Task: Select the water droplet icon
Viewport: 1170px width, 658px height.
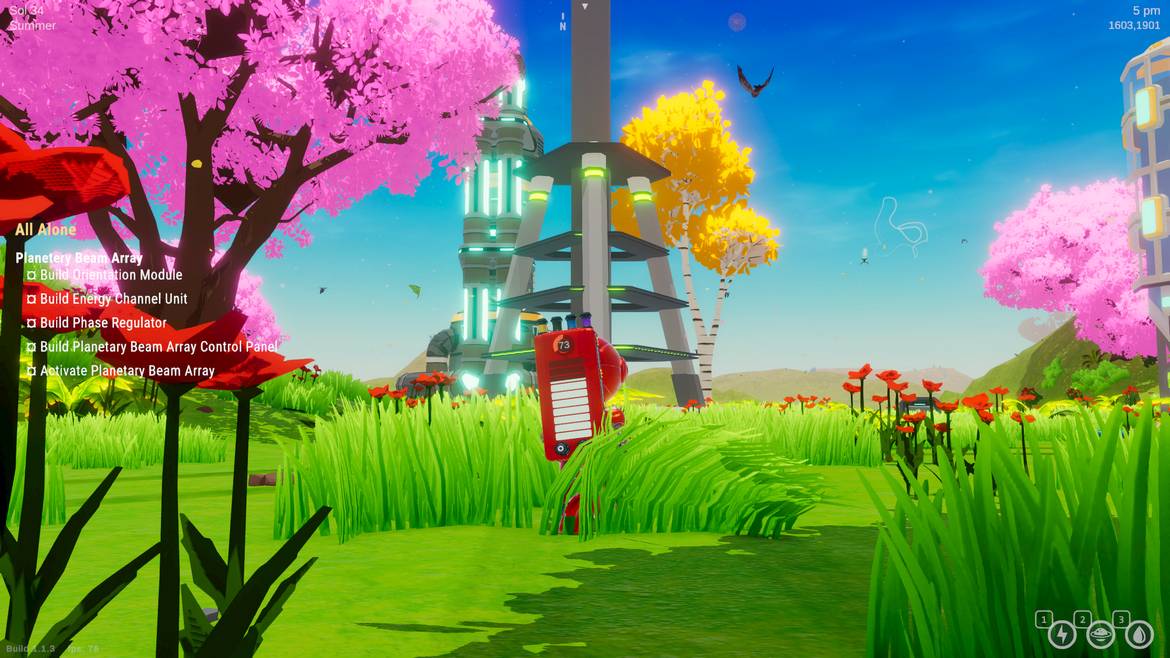Action: coord(1139,634)
